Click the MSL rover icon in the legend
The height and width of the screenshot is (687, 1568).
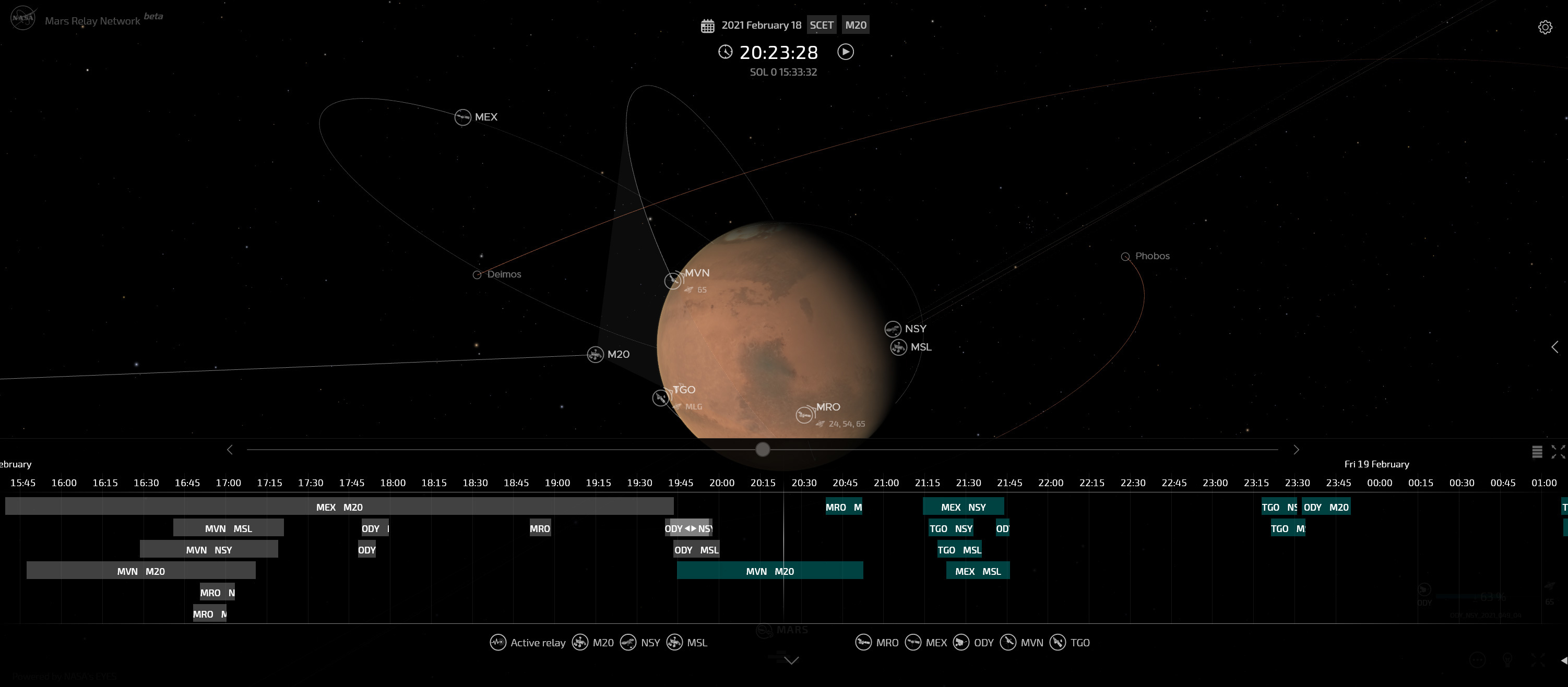(x=674, y=643)
